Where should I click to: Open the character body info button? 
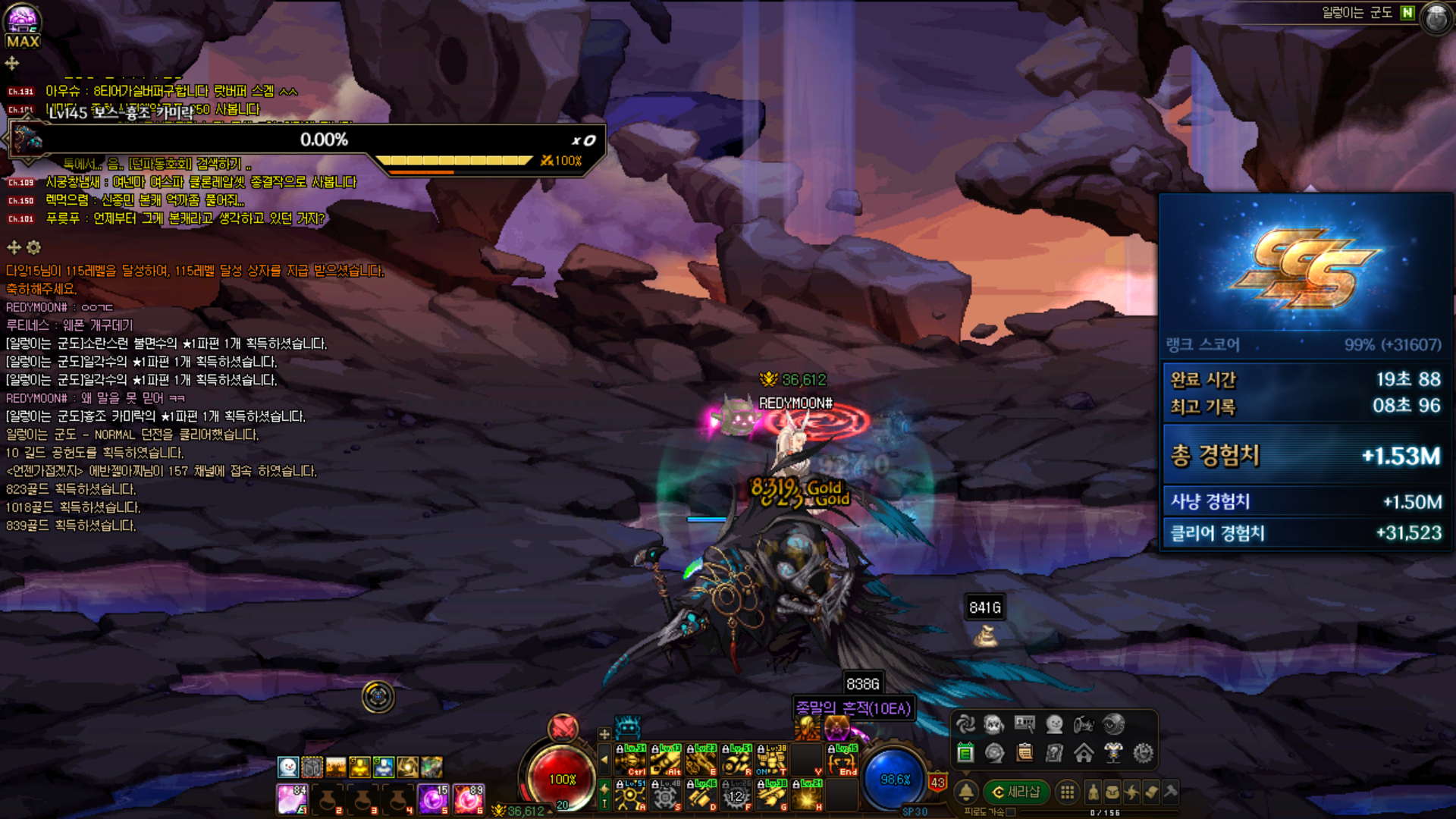point(1093,792)
